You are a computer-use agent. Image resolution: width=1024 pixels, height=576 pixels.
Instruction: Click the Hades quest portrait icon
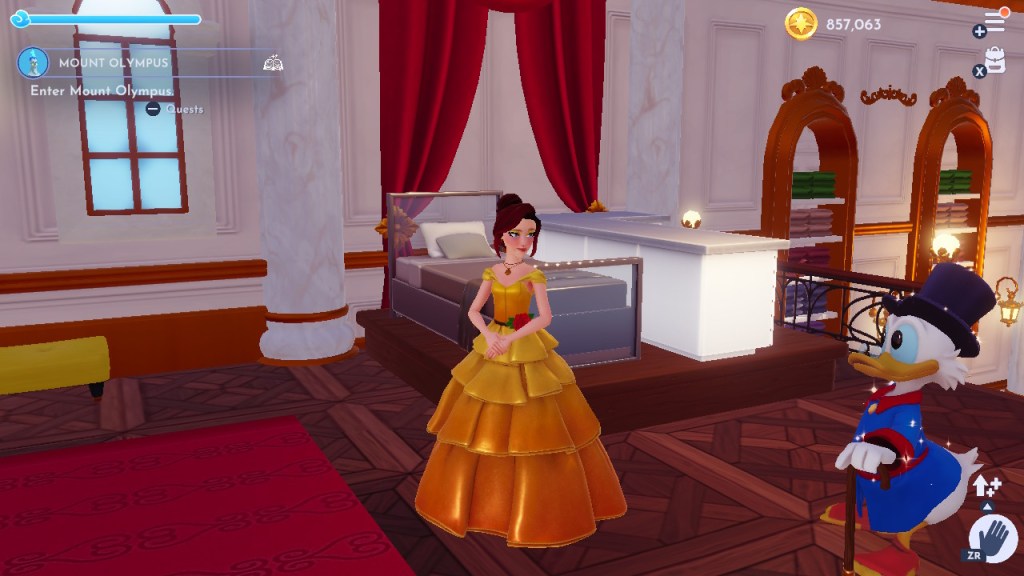34,63
